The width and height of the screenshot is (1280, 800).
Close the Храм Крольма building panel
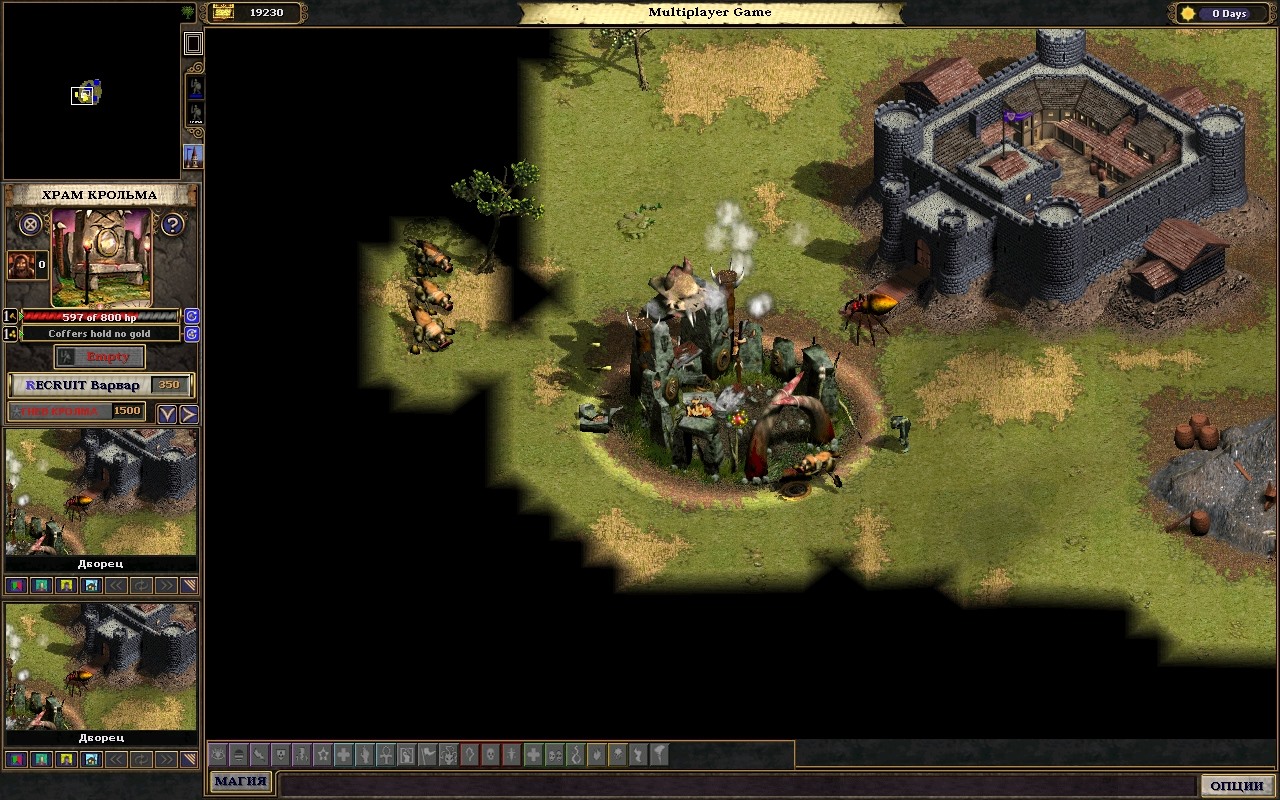click(31, 224)
